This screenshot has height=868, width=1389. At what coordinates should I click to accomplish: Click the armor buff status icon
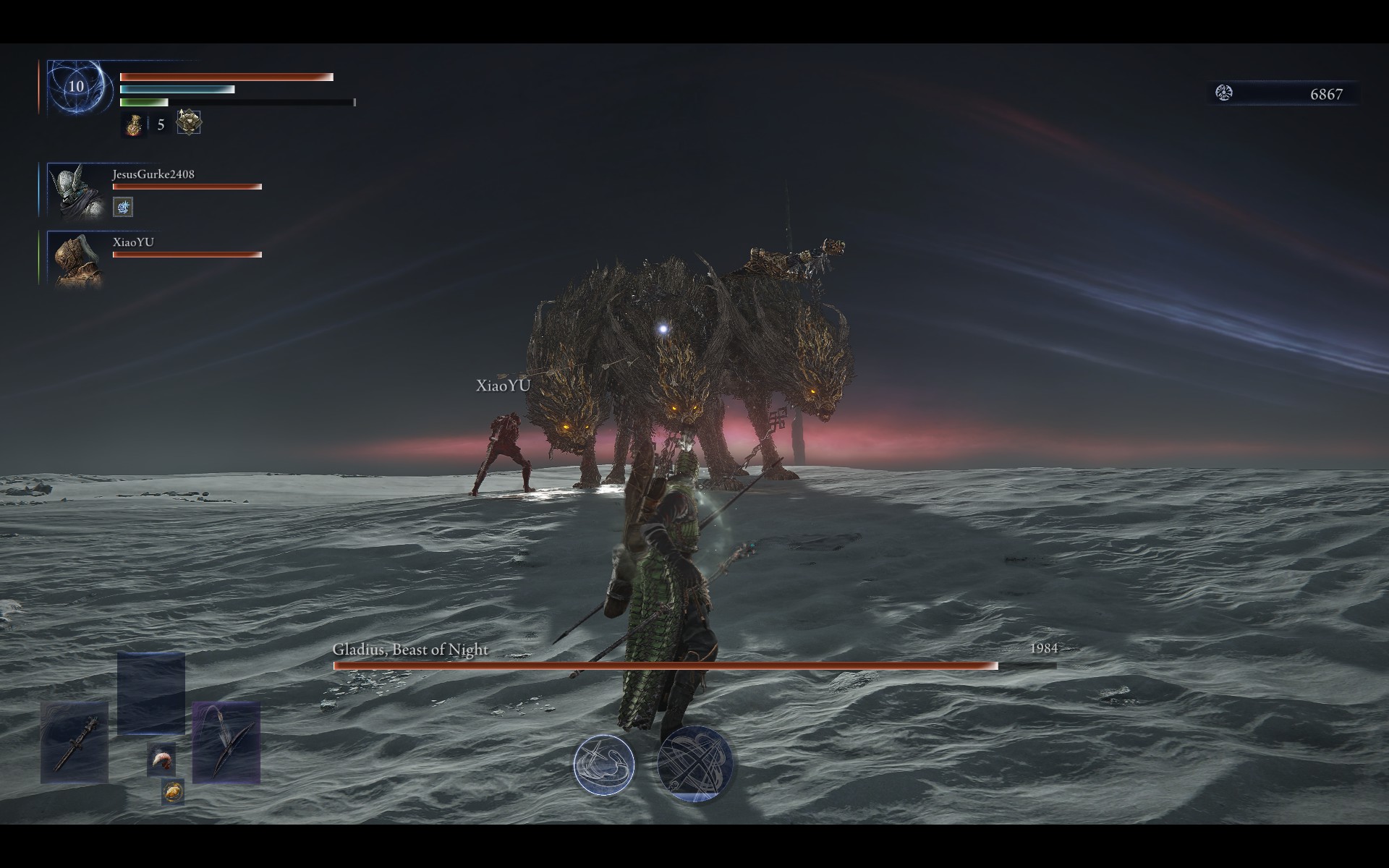(189, 122)
